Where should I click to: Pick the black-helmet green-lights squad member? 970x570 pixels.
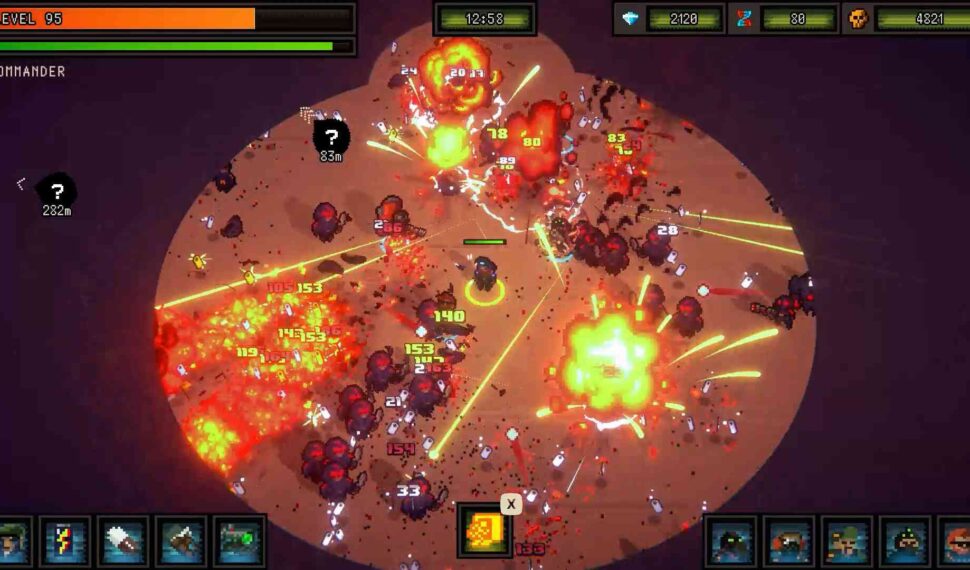(x=905, y=541)
